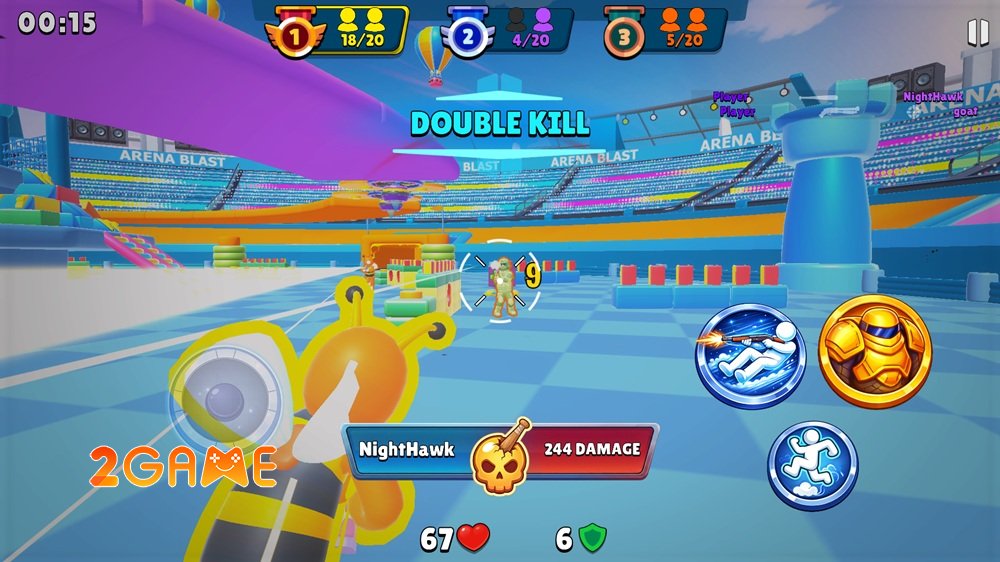Tap the sprint dash ability button
The width and height of the screenshot is (1000, 562).
coord(812,466)
